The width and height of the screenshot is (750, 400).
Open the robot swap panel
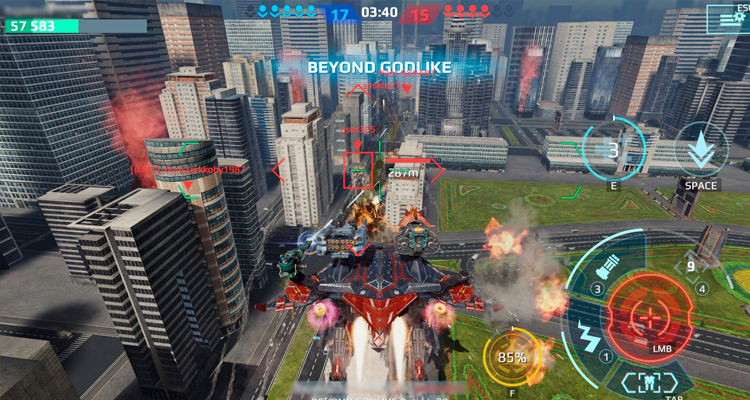pos(649,380)
